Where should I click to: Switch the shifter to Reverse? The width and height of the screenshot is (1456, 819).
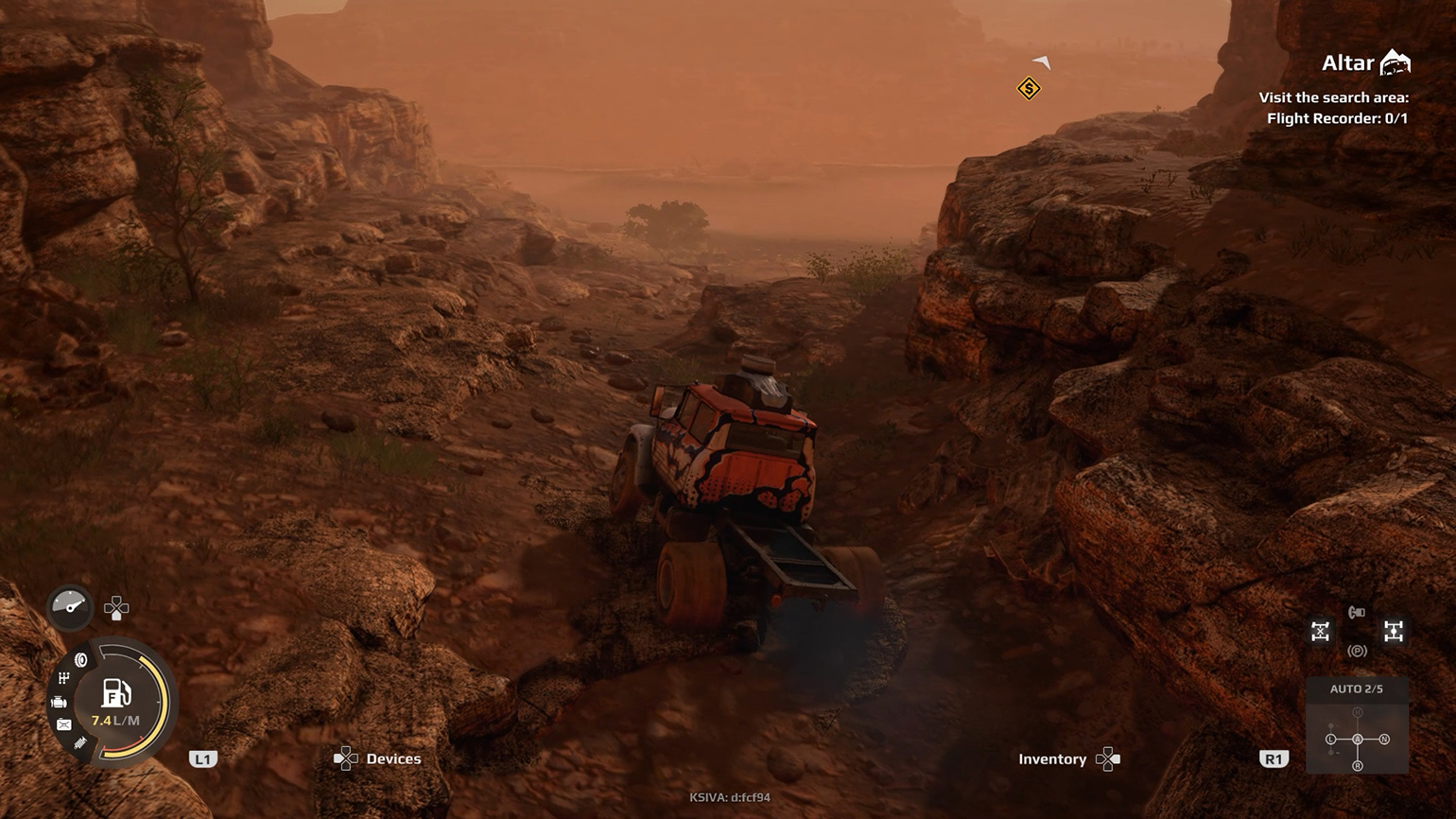(1358, 765)
